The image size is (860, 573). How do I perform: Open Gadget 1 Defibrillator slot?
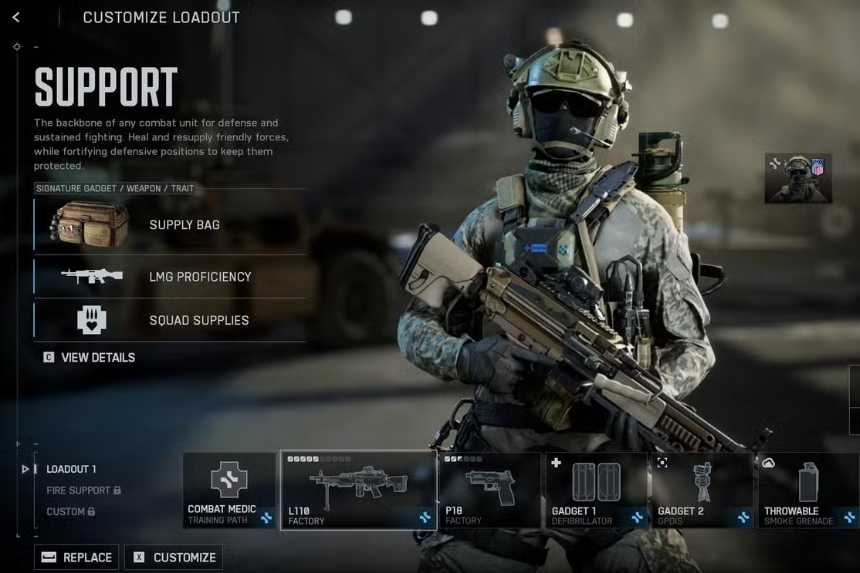tap(596, 490)
